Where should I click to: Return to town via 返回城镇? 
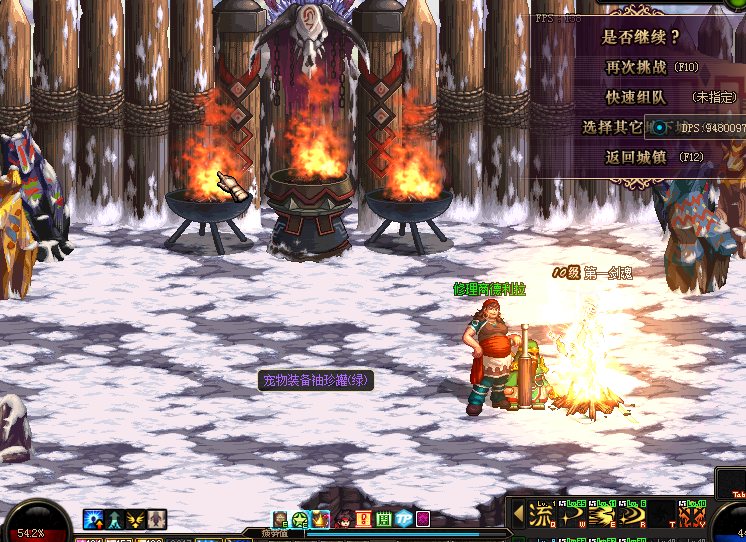coord(635,157)
